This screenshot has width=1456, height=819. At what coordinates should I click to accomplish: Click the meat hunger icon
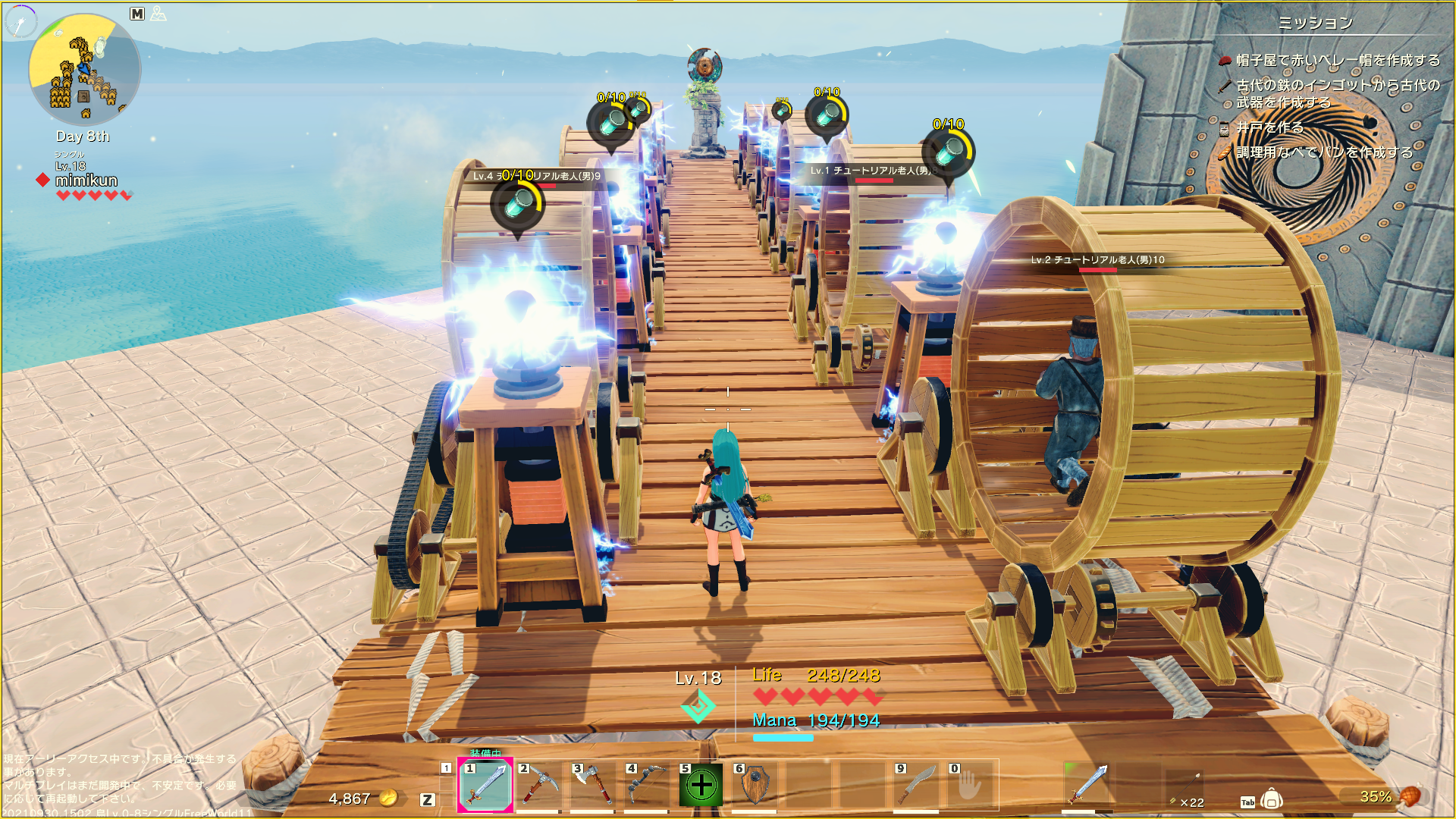click(x=1408, y=796)
